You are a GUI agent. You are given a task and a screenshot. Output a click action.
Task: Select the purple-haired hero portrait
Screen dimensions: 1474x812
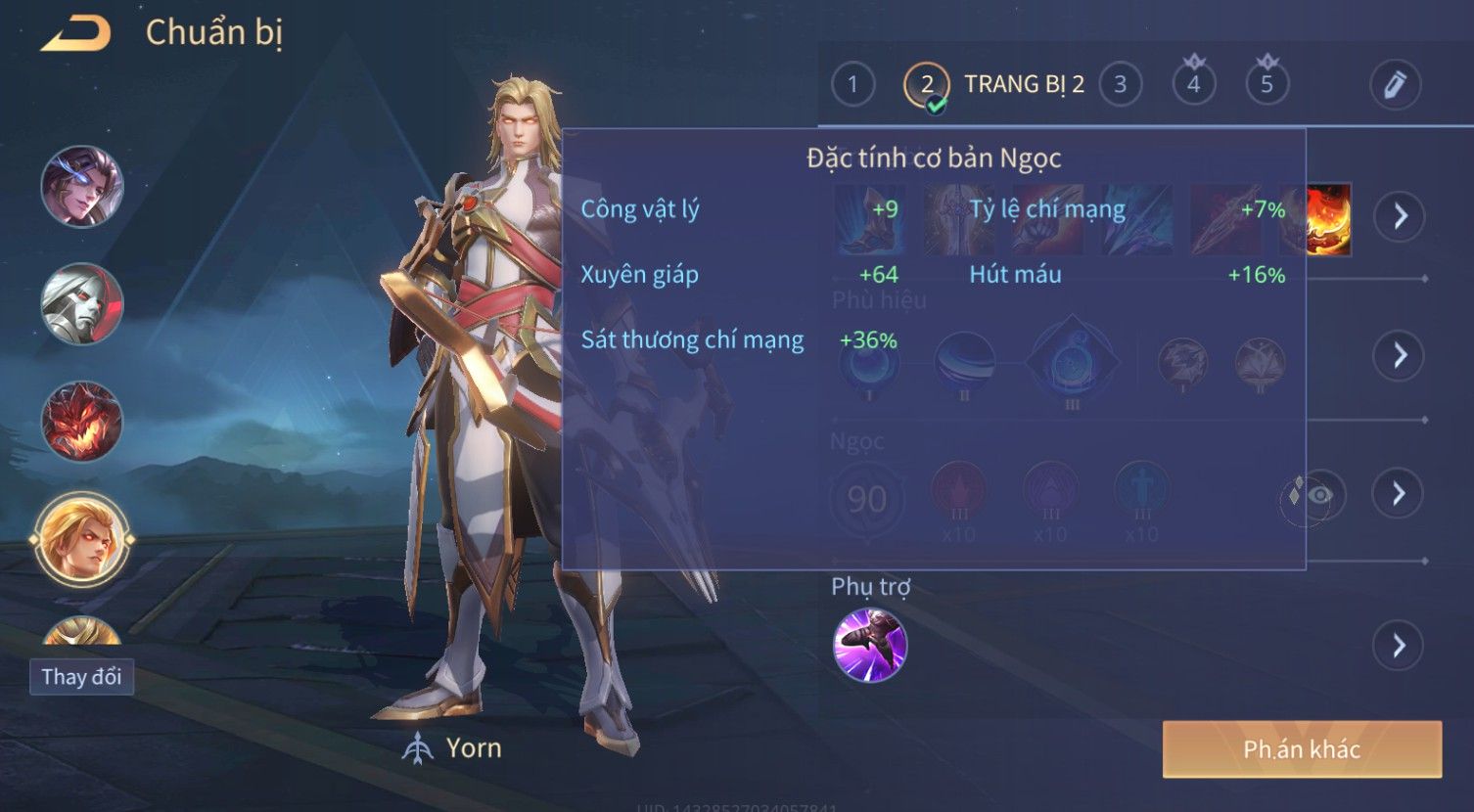click(82, 186)
